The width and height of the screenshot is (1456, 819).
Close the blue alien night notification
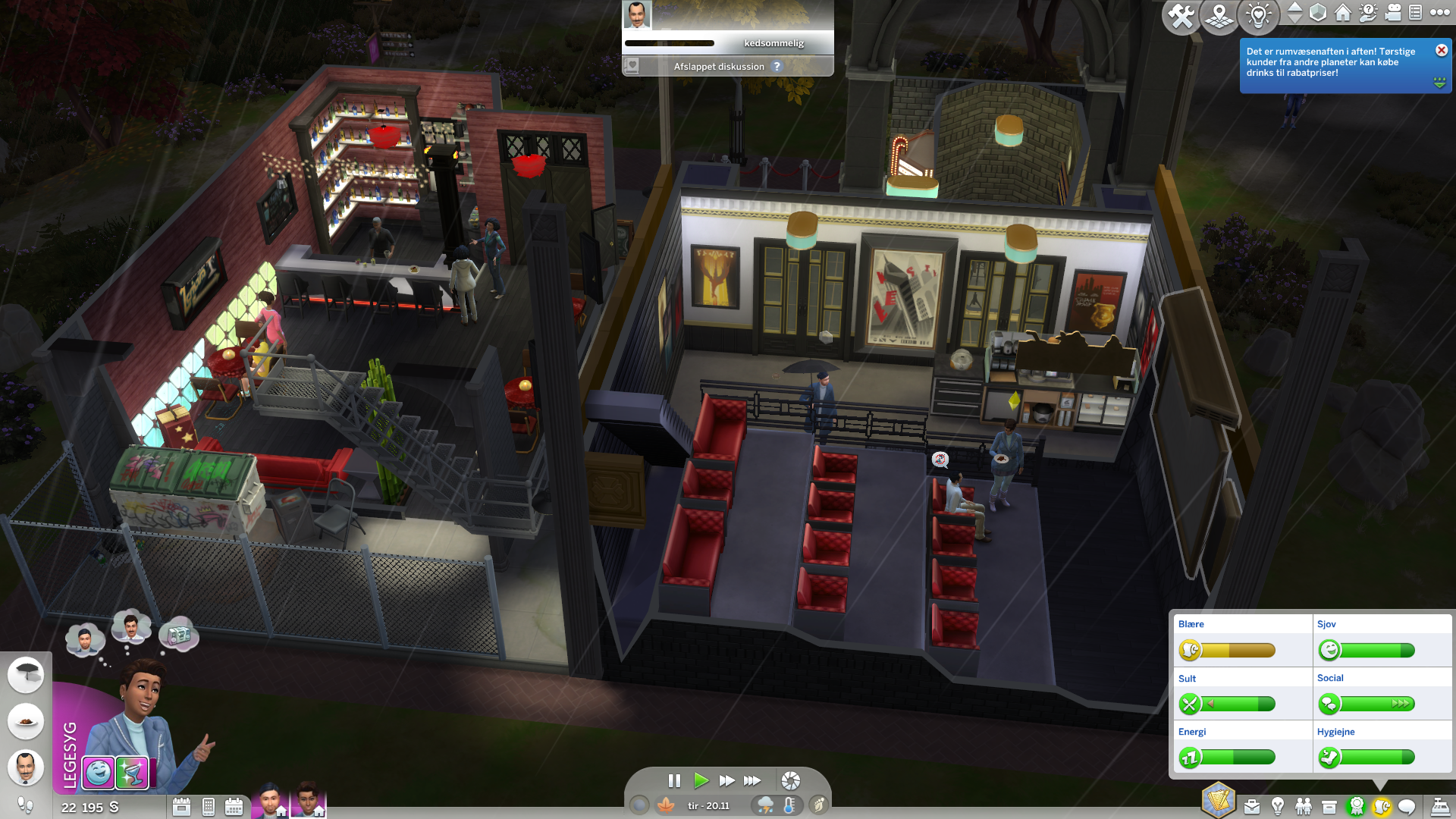[1441, 50]
